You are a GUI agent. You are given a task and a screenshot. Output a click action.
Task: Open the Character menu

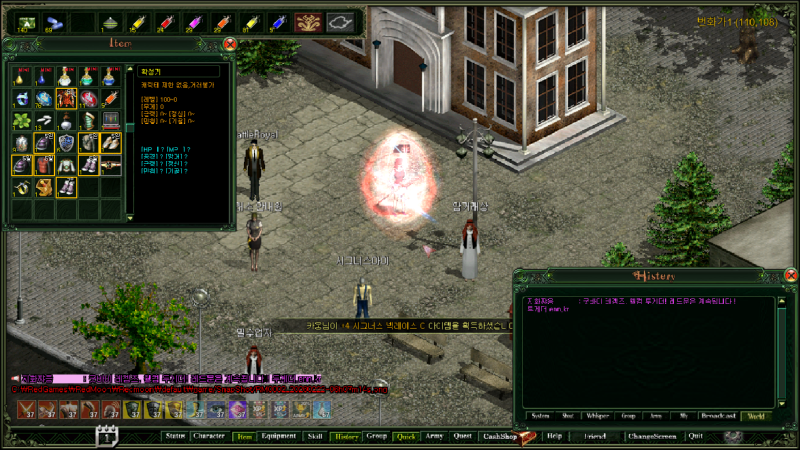(208, 436)
